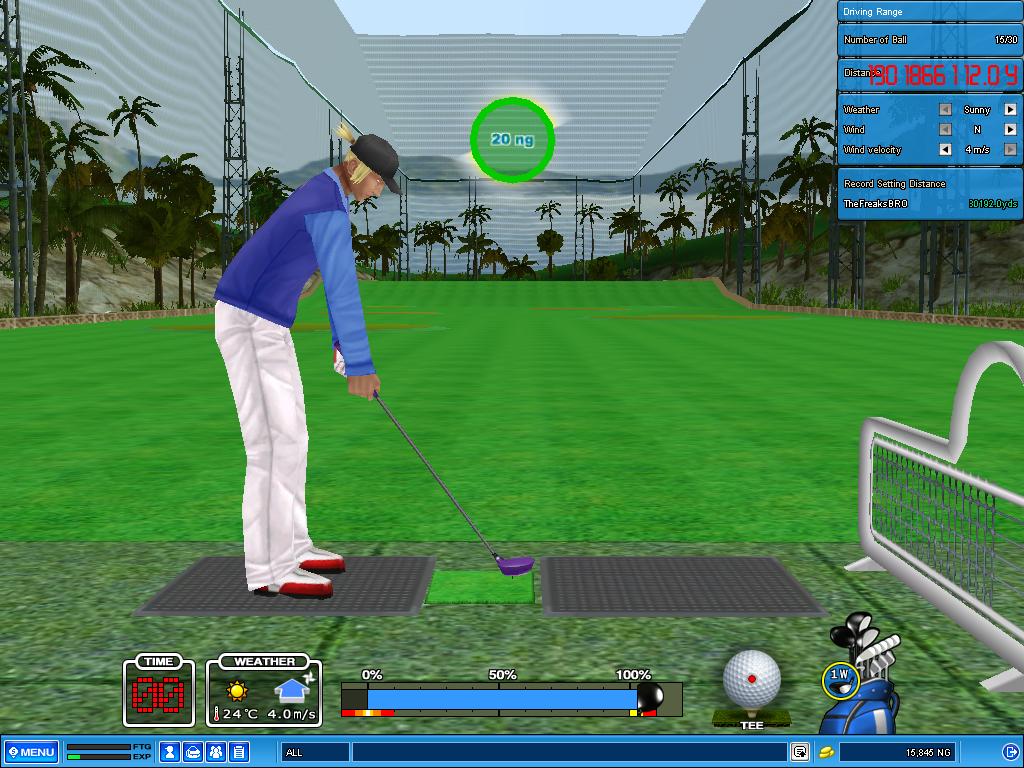
Task: Click the shot power gauge bar
Action: click(500, 697)
